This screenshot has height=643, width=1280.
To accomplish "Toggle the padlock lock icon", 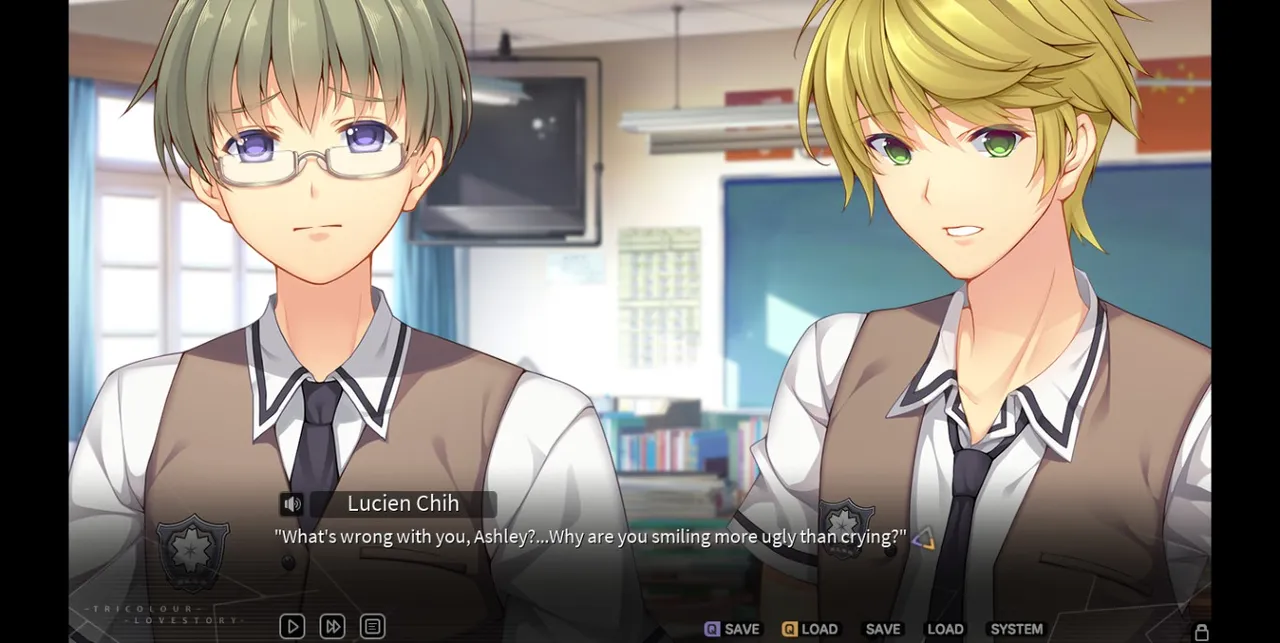I will click(1201, 632).
